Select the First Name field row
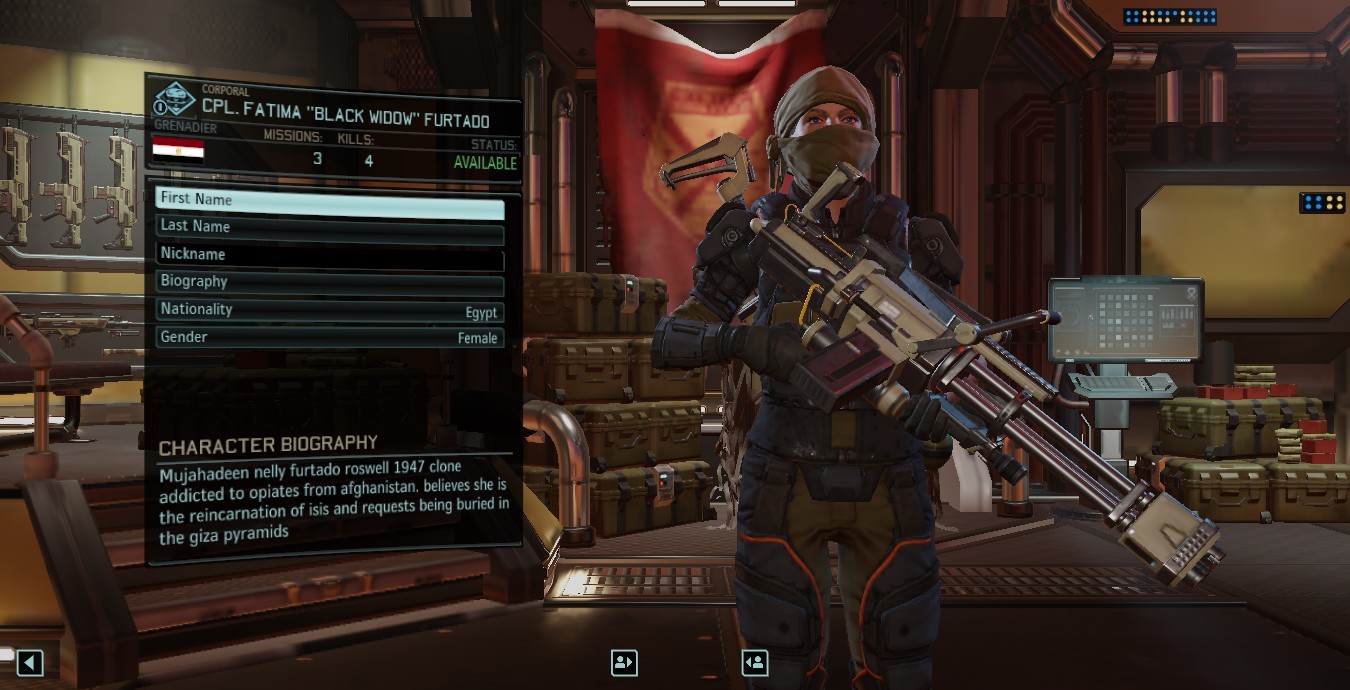This screenshot has width=1350, height=690. [329, 199]
